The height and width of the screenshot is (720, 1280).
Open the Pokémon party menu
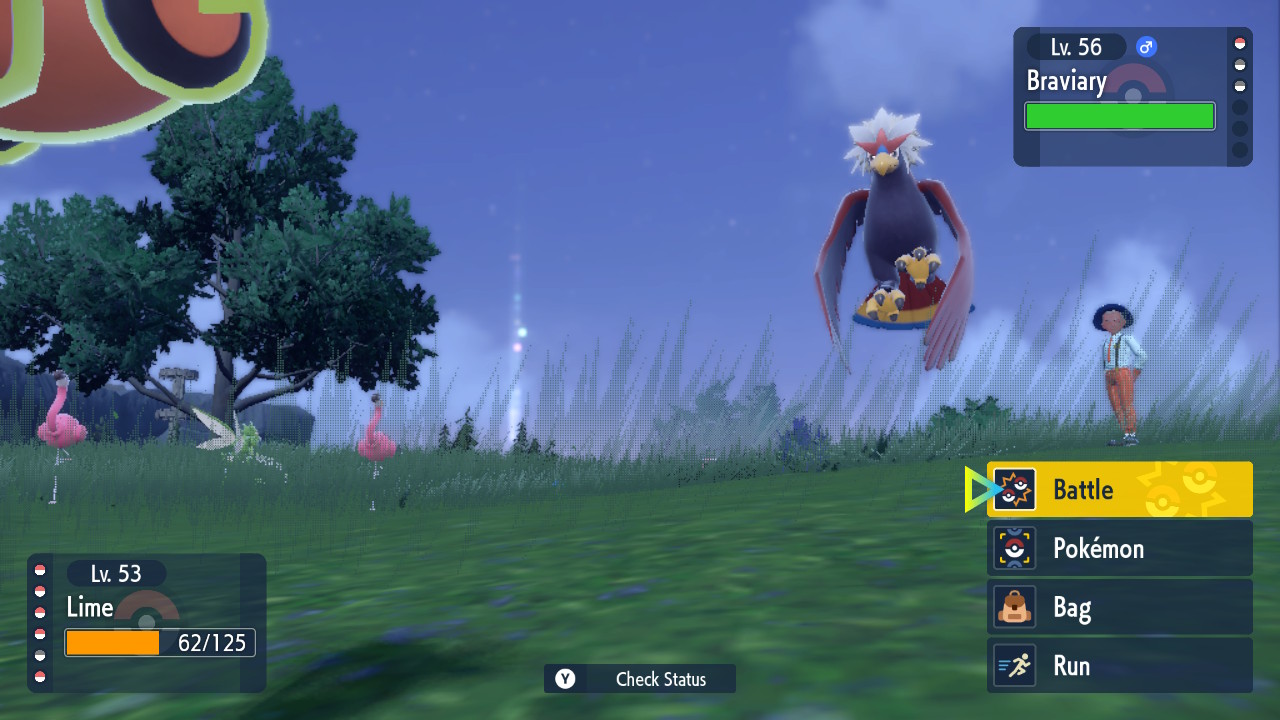point(1119,548)
